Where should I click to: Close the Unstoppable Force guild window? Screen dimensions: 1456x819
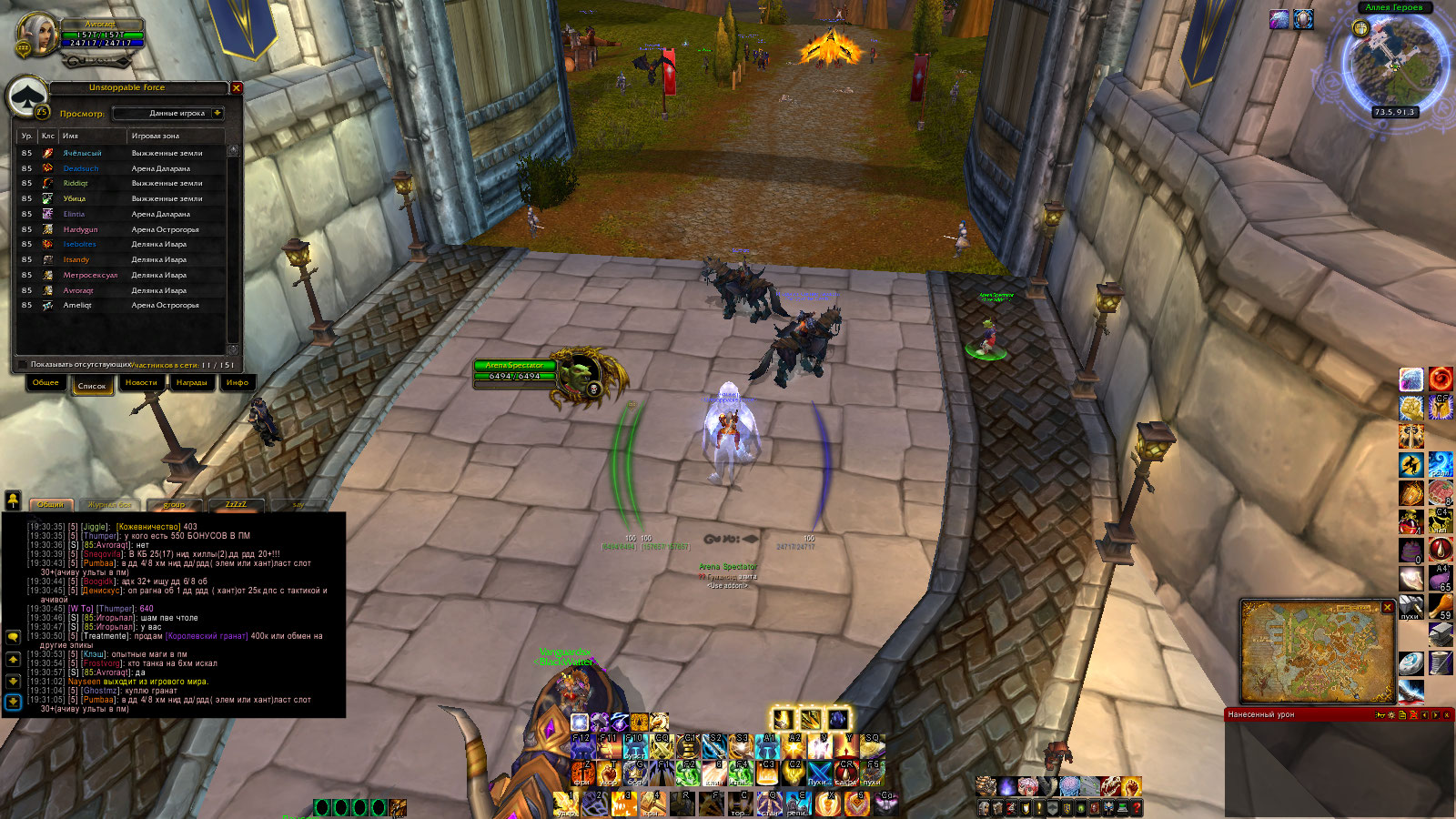point(237,88)
